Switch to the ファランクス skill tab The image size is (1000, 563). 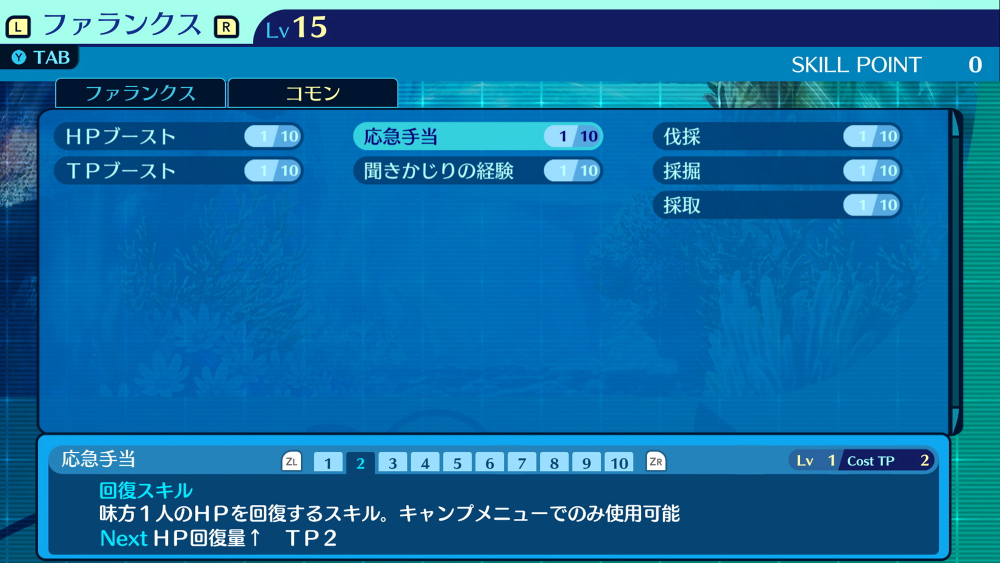point(140,94)
